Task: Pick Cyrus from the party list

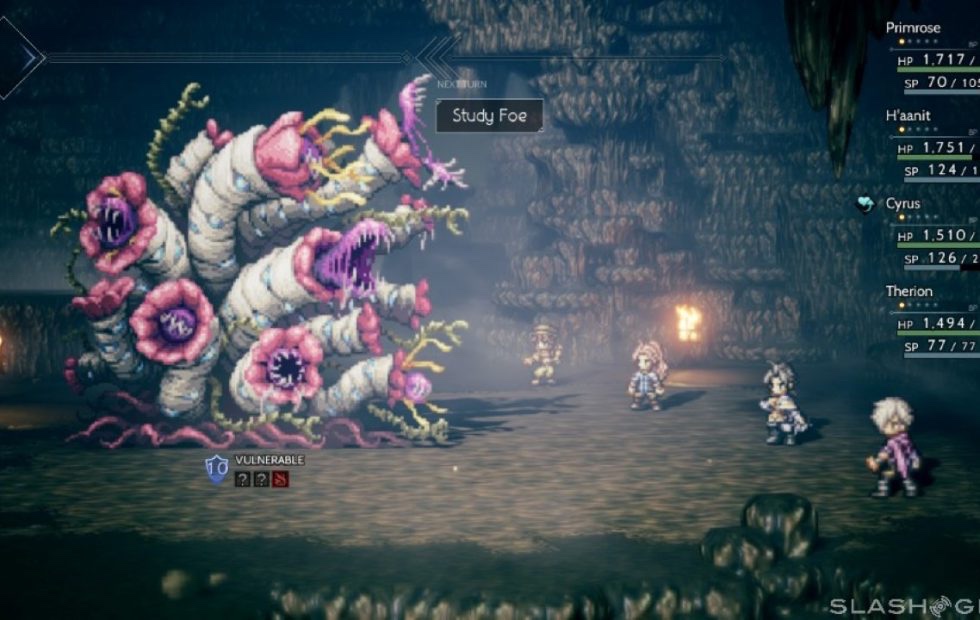Action: (903, 204)
